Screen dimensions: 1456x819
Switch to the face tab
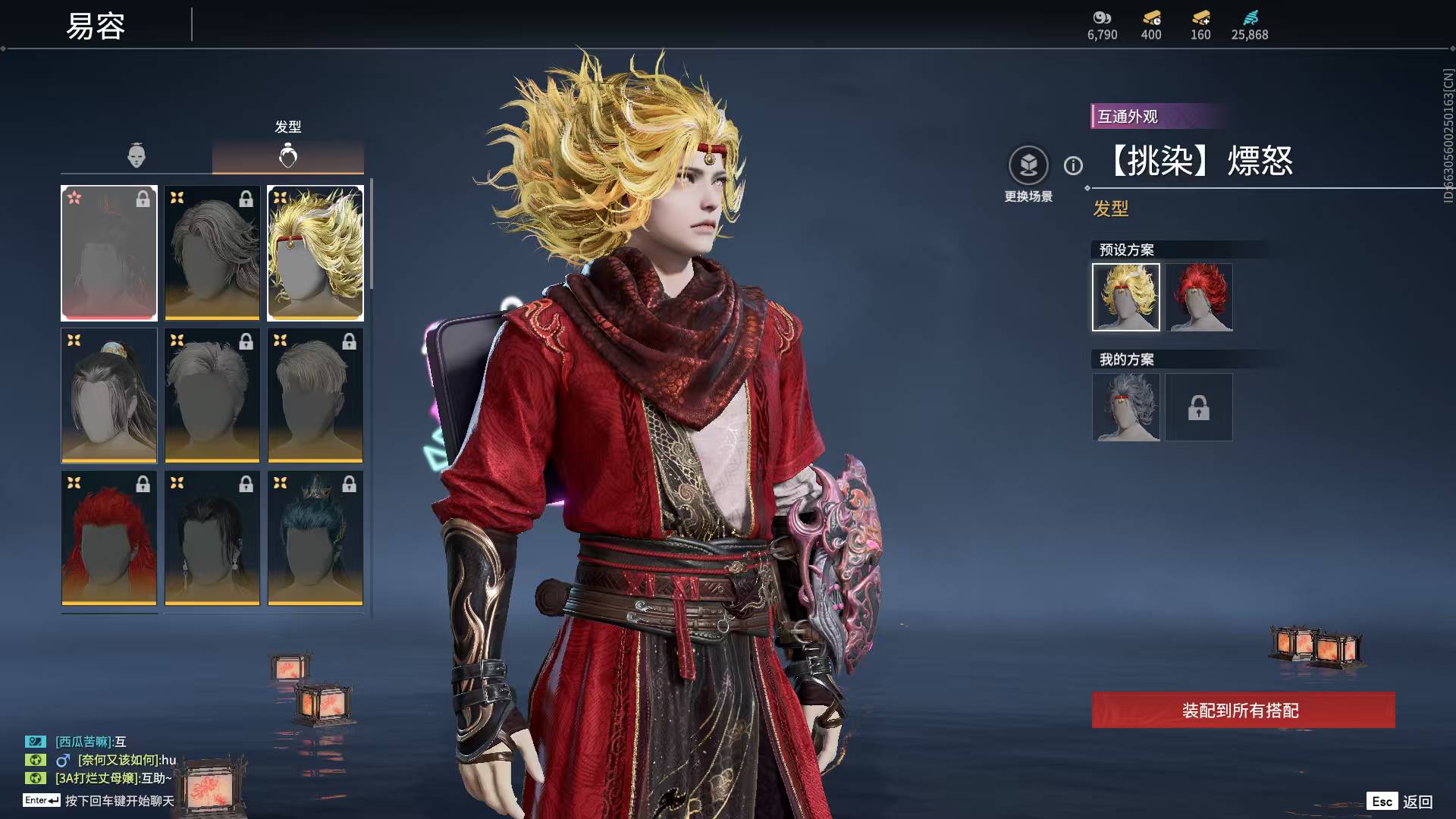136,155
